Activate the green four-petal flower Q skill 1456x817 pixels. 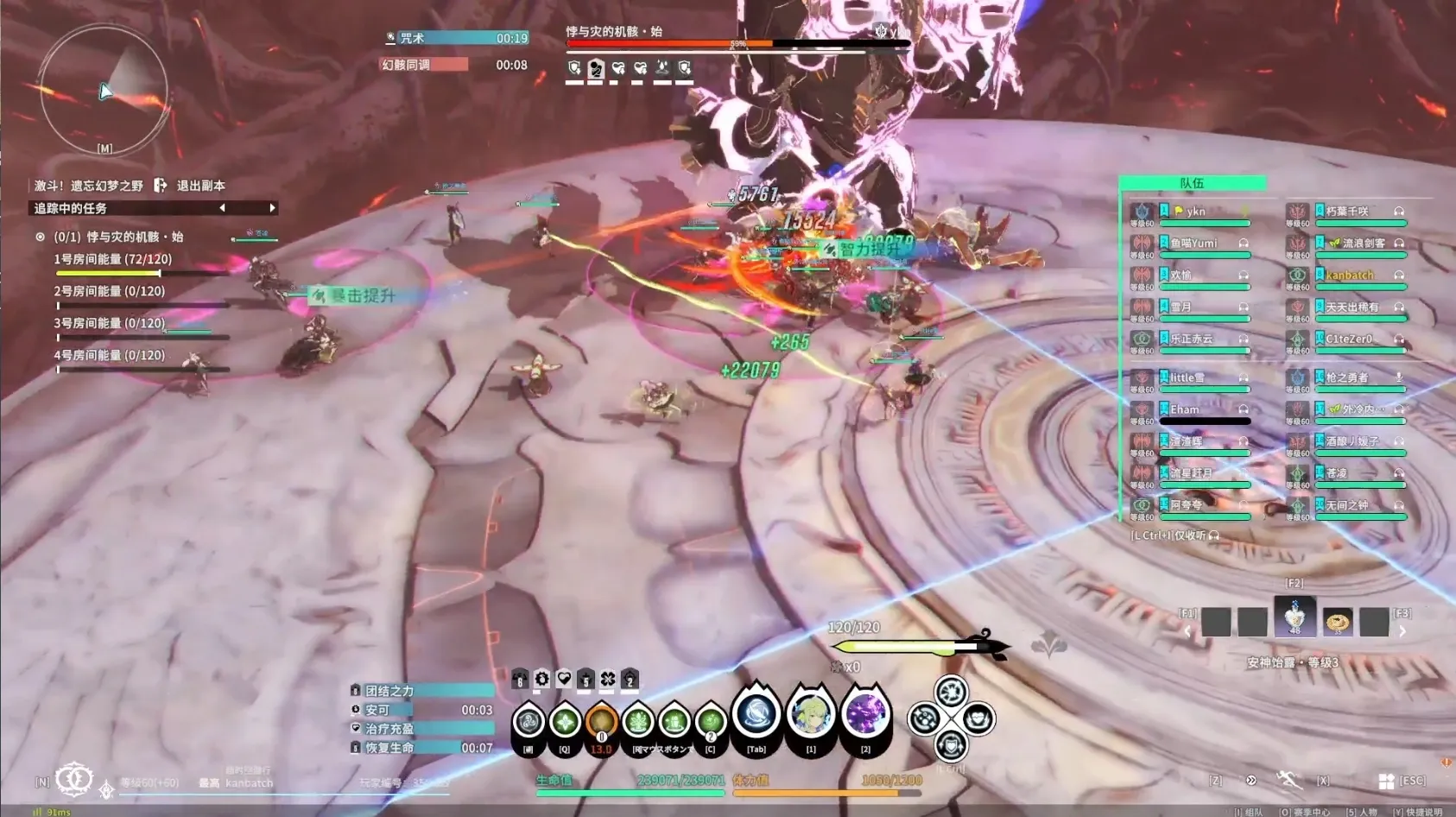[x=565, y=722]
